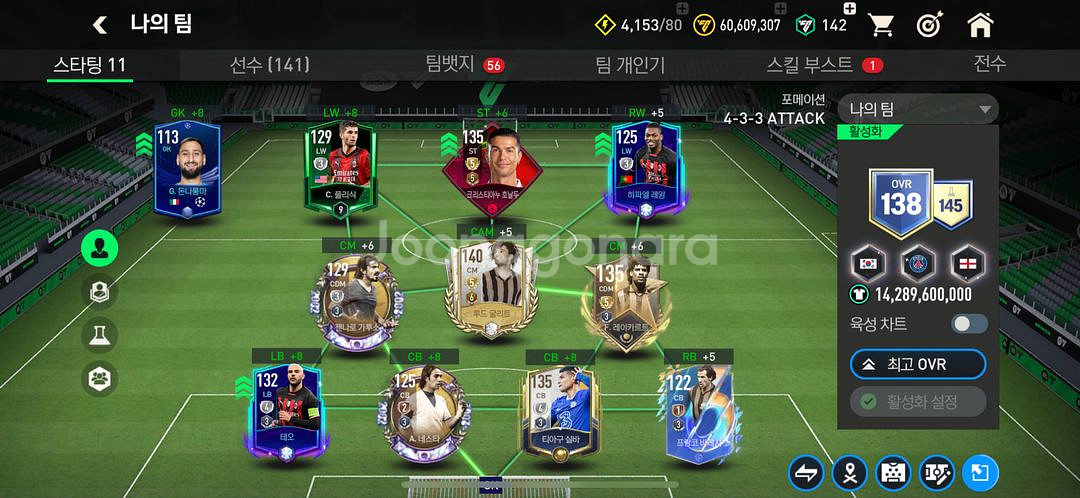
Task: Go back using the top-left arrow
Action: pos(99,25)
